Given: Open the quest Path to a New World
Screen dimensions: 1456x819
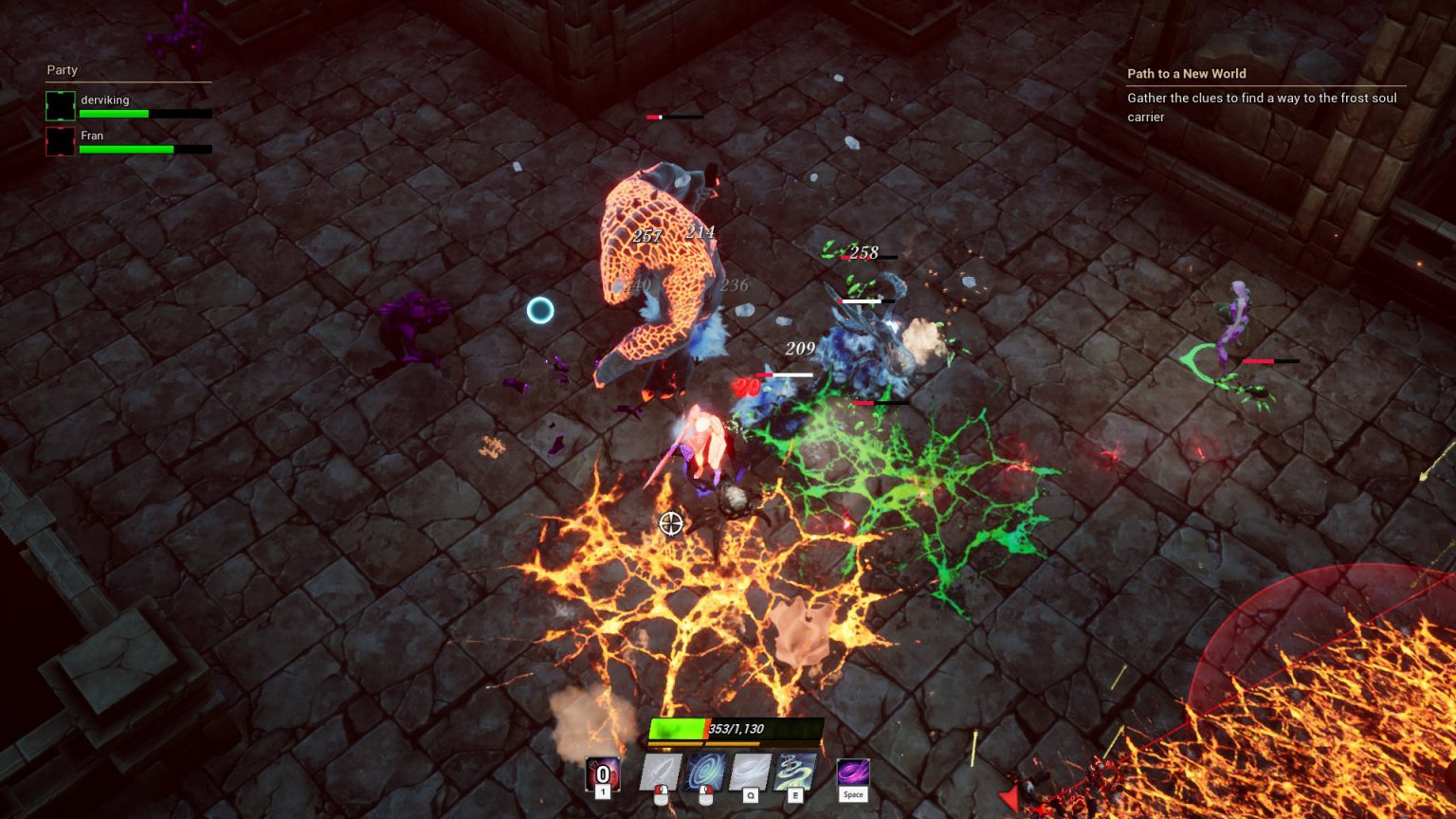Looking at the screenshot, I should point(1185,74).
